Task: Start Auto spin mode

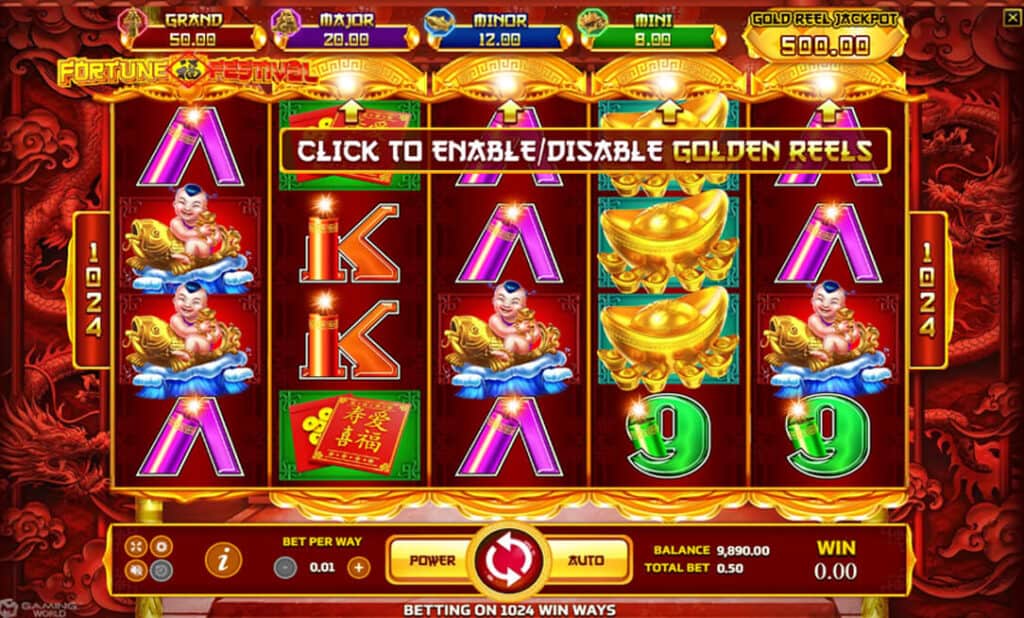Action: coord(587,561)
